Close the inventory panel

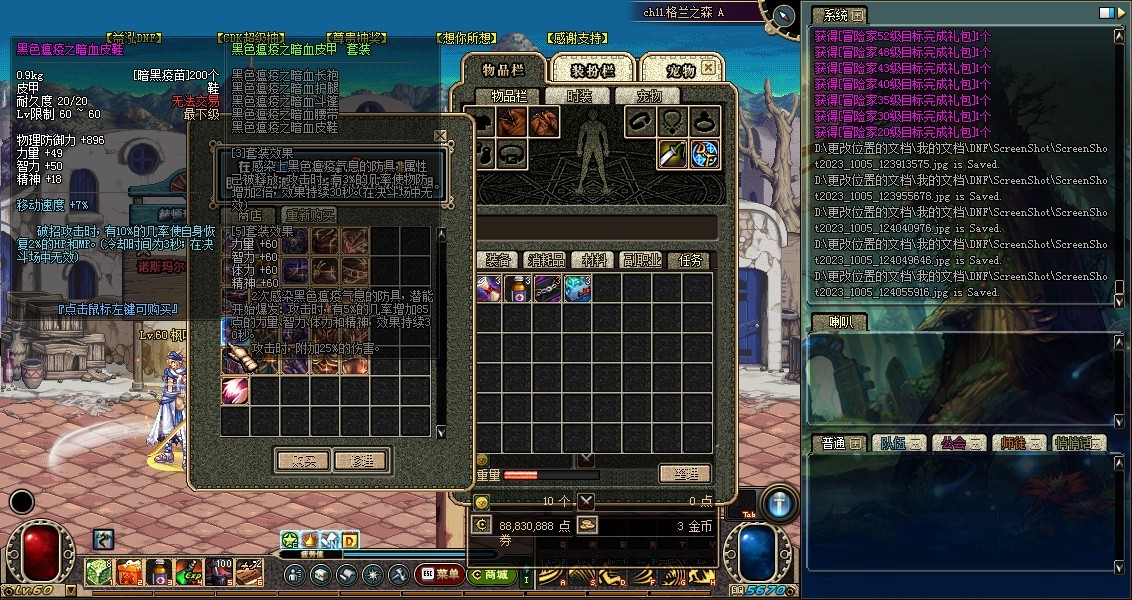[708, 68]
